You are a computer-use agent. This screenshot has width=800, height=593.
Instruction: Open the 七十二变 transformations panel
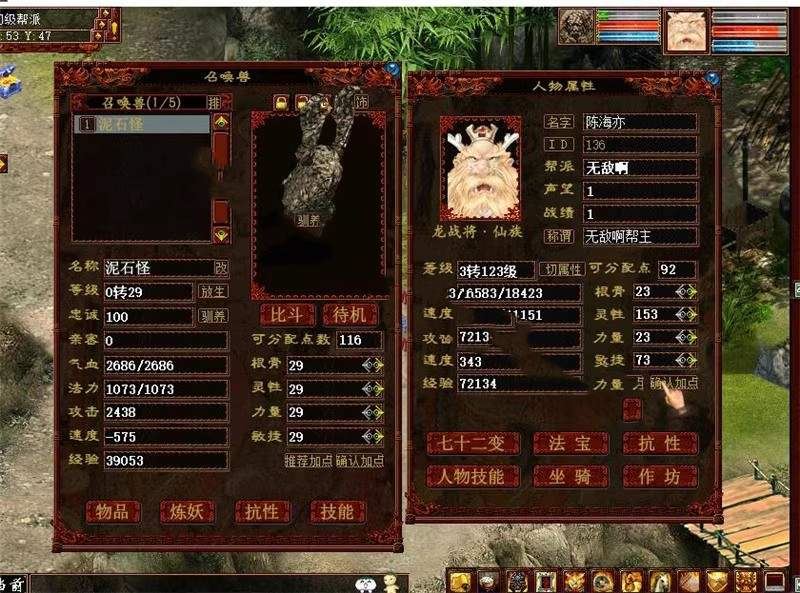472,443
